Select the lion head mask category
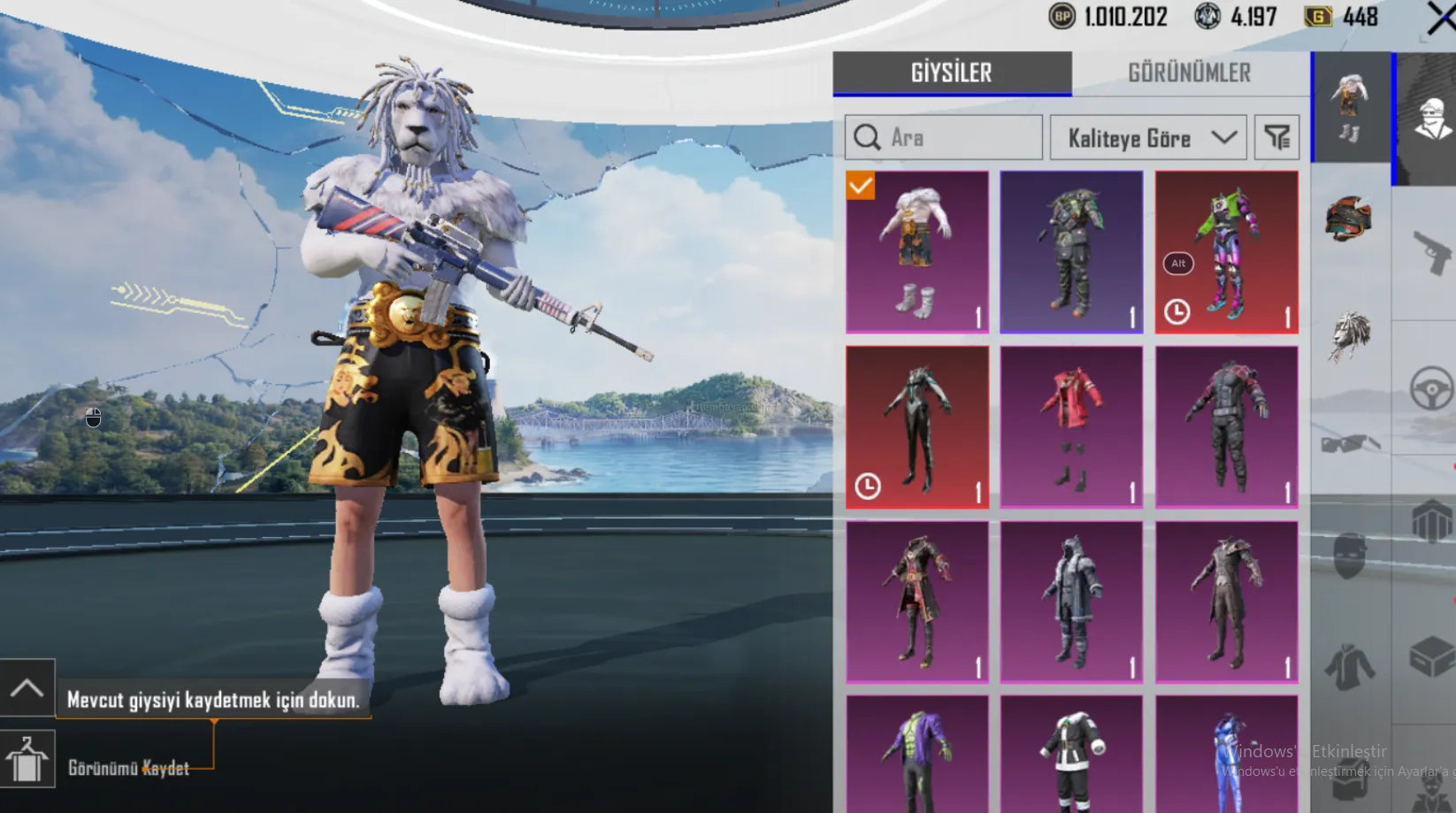The width and height of the screenshot is (1456, 813). [x=1350, y=334]
